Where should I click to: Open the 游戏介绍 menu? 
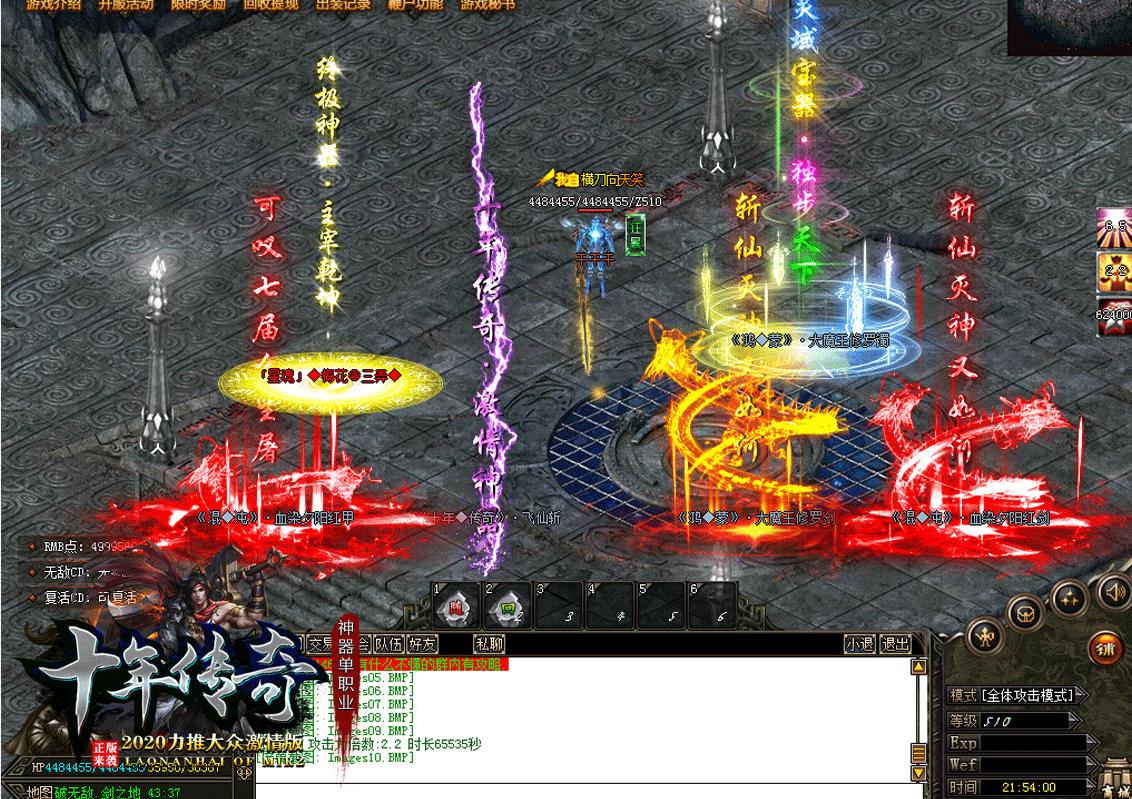[53, 4]
